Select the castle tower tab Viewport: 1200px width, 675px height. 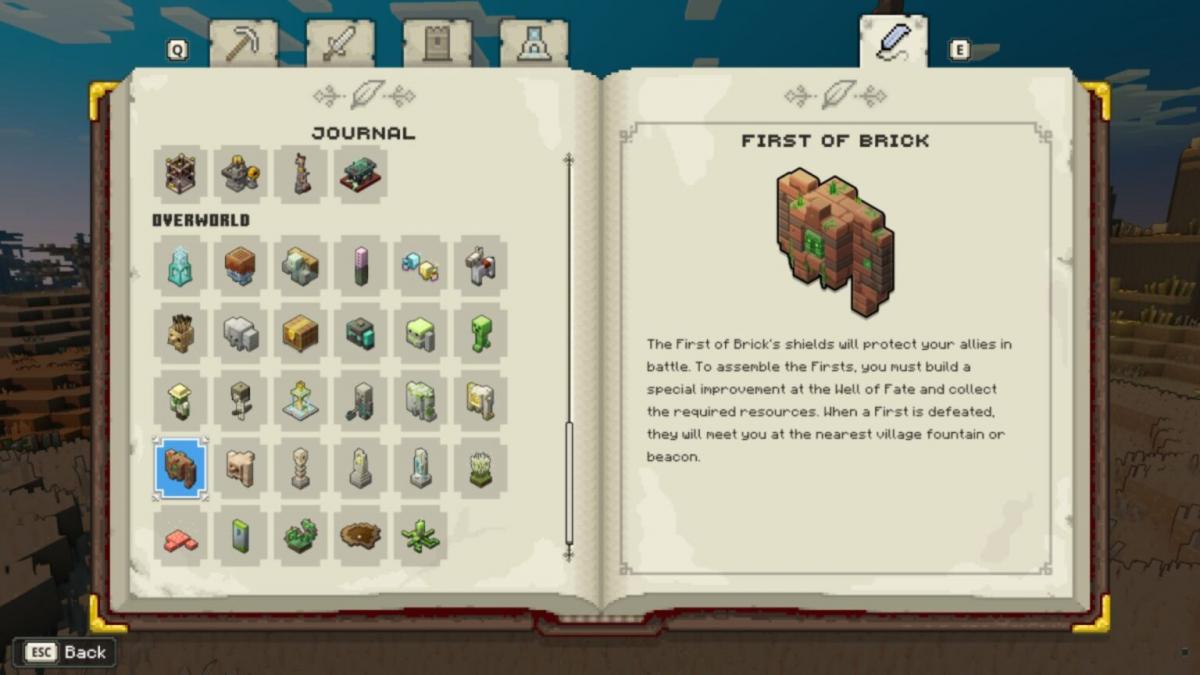pyautogui.click(x=437, y=45)
